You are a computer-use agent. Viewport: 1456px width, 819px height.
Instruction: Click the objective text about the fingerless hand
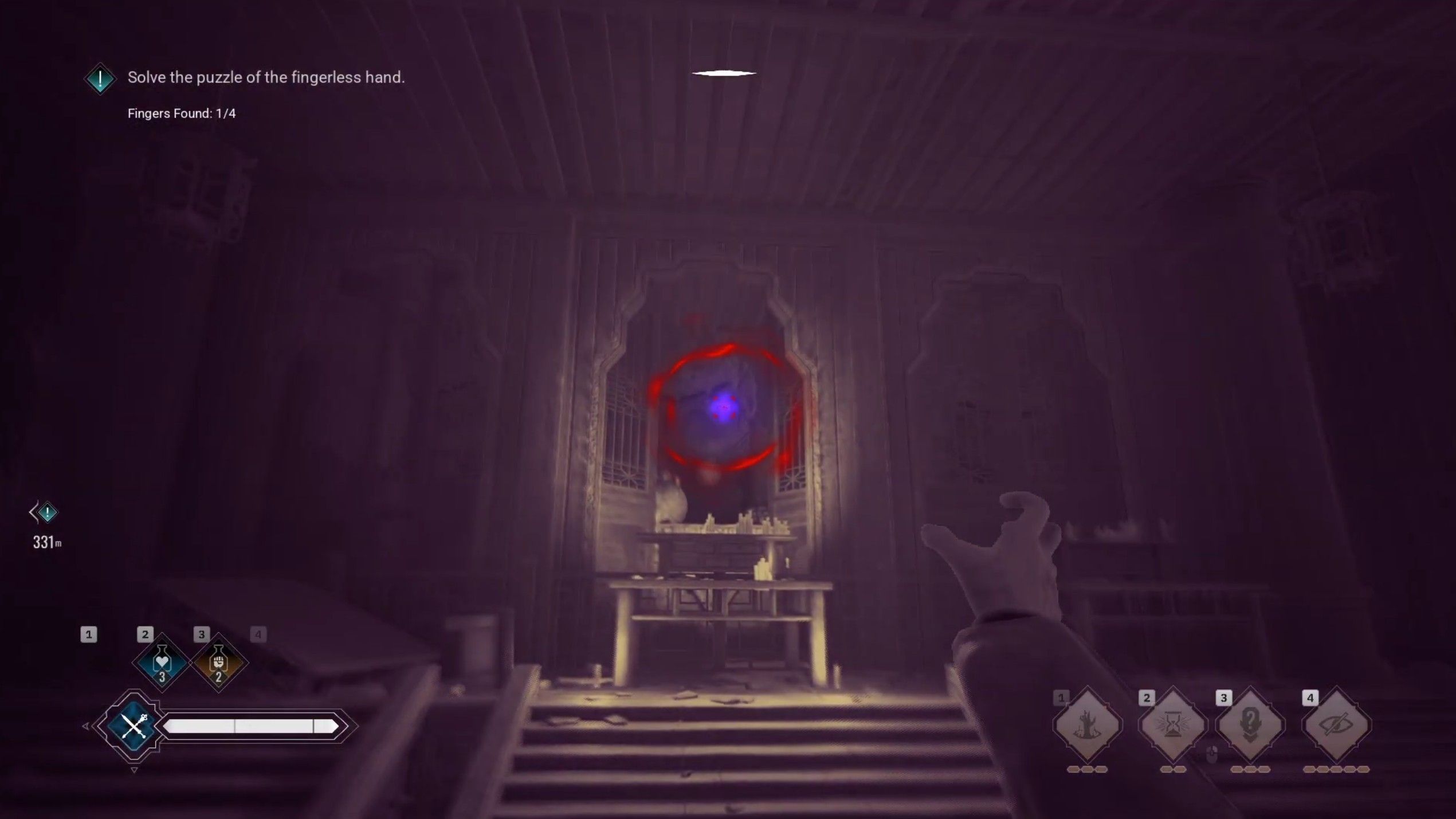[266, 76]
